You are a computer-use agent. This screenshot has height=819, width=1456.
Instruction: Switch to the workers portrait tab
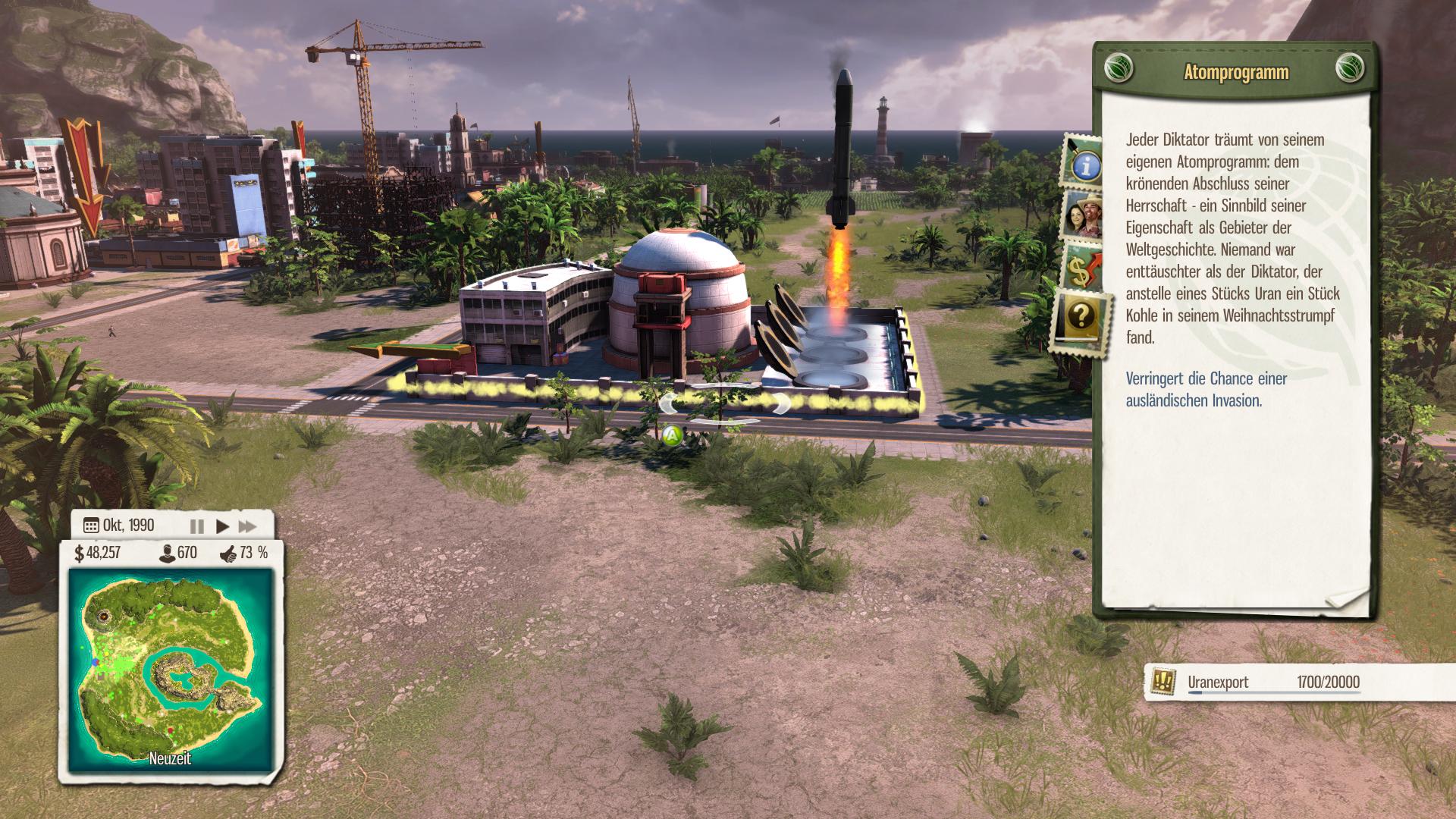point(1084,215)
